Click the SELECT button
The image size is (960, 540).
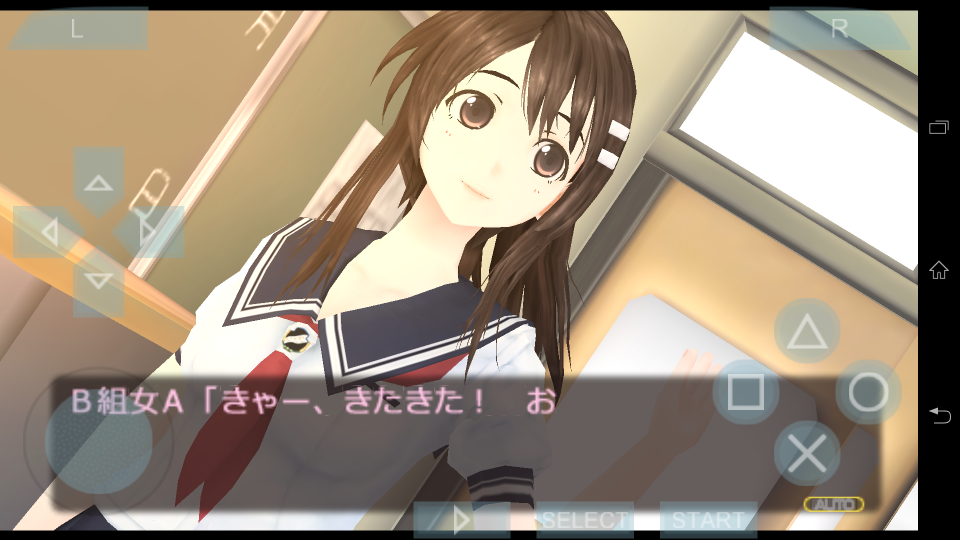[585, 520]
